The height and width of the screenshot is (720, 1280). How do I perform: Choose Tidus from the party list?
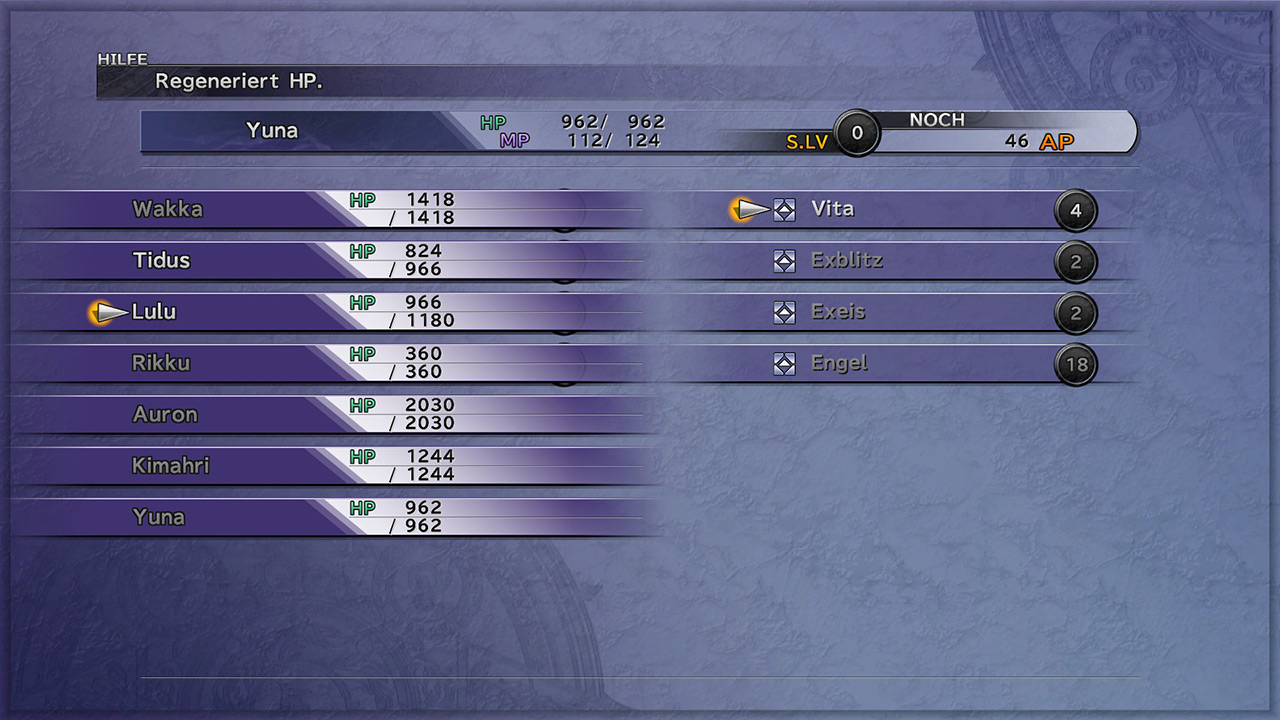[162, 260]
